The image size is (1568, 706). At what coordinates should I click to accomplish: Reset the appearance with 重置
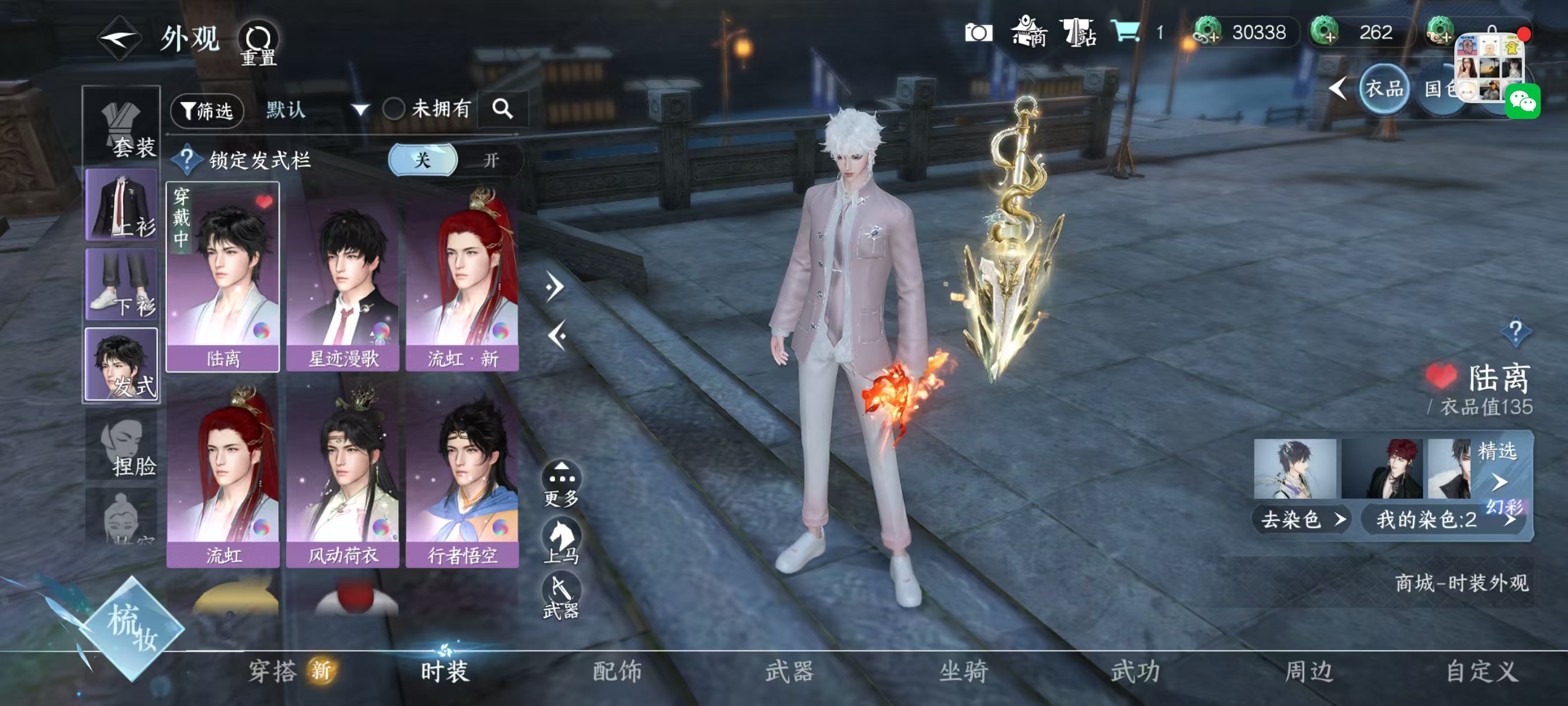click(x=259, y=43)
